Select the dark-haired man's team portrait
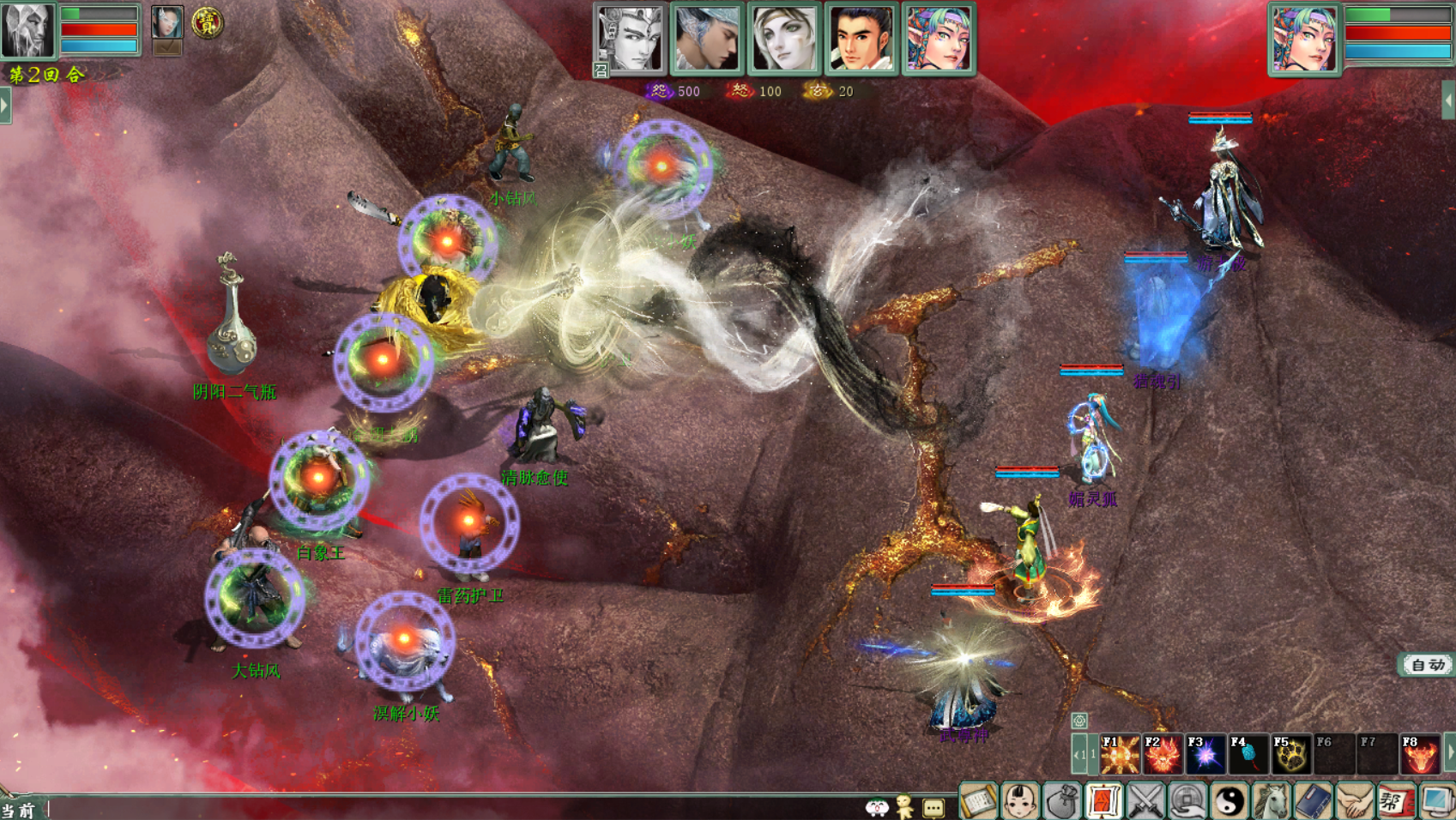The image size is (1456, 820). click(861, 39)
